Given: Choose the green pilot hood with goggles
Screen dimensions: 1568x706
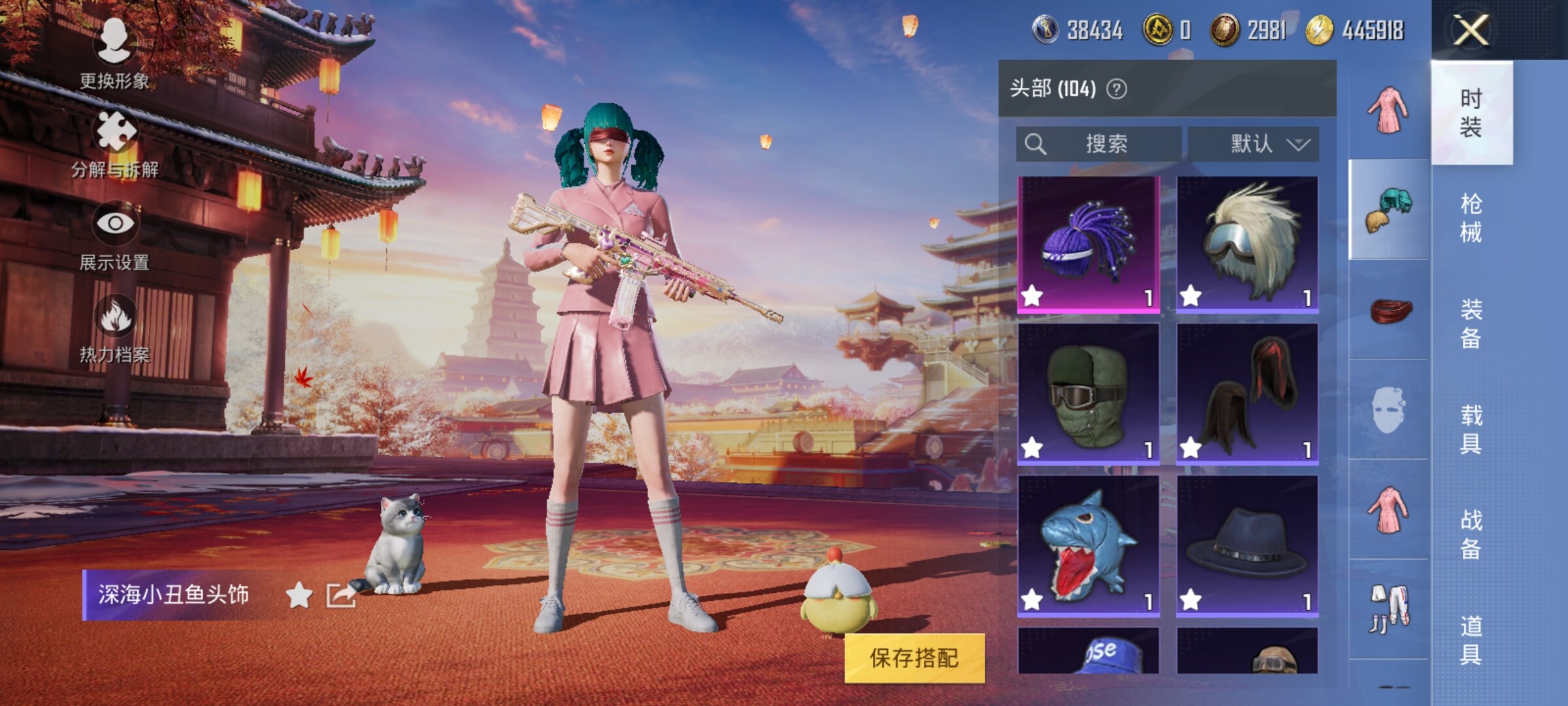Looking at the screenshot, I should click(x=1088, y=394).
